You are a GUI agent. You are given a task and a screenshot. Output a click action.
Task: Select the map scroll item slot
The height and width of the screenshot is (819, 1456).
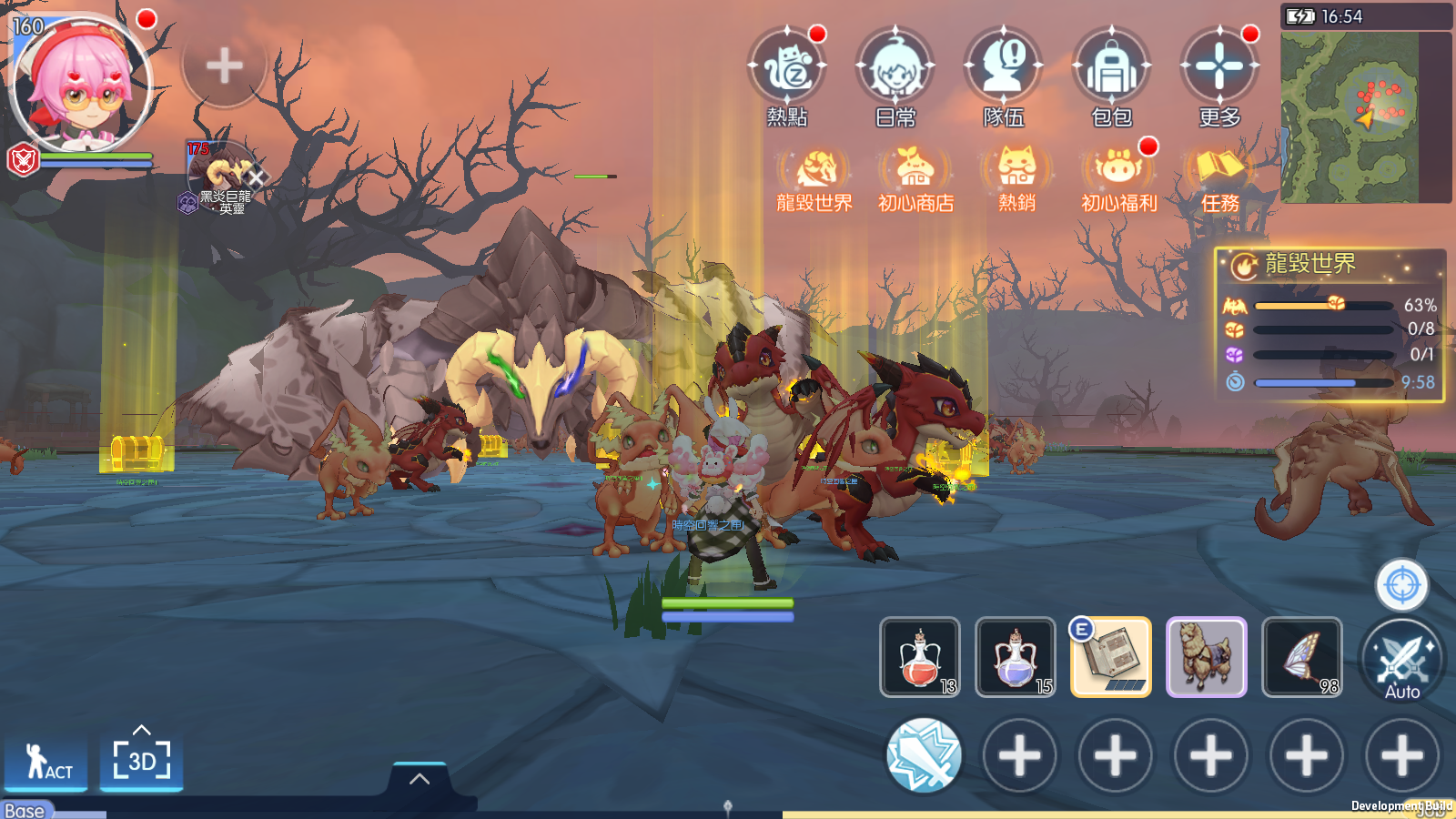[x=1111, y=657]
